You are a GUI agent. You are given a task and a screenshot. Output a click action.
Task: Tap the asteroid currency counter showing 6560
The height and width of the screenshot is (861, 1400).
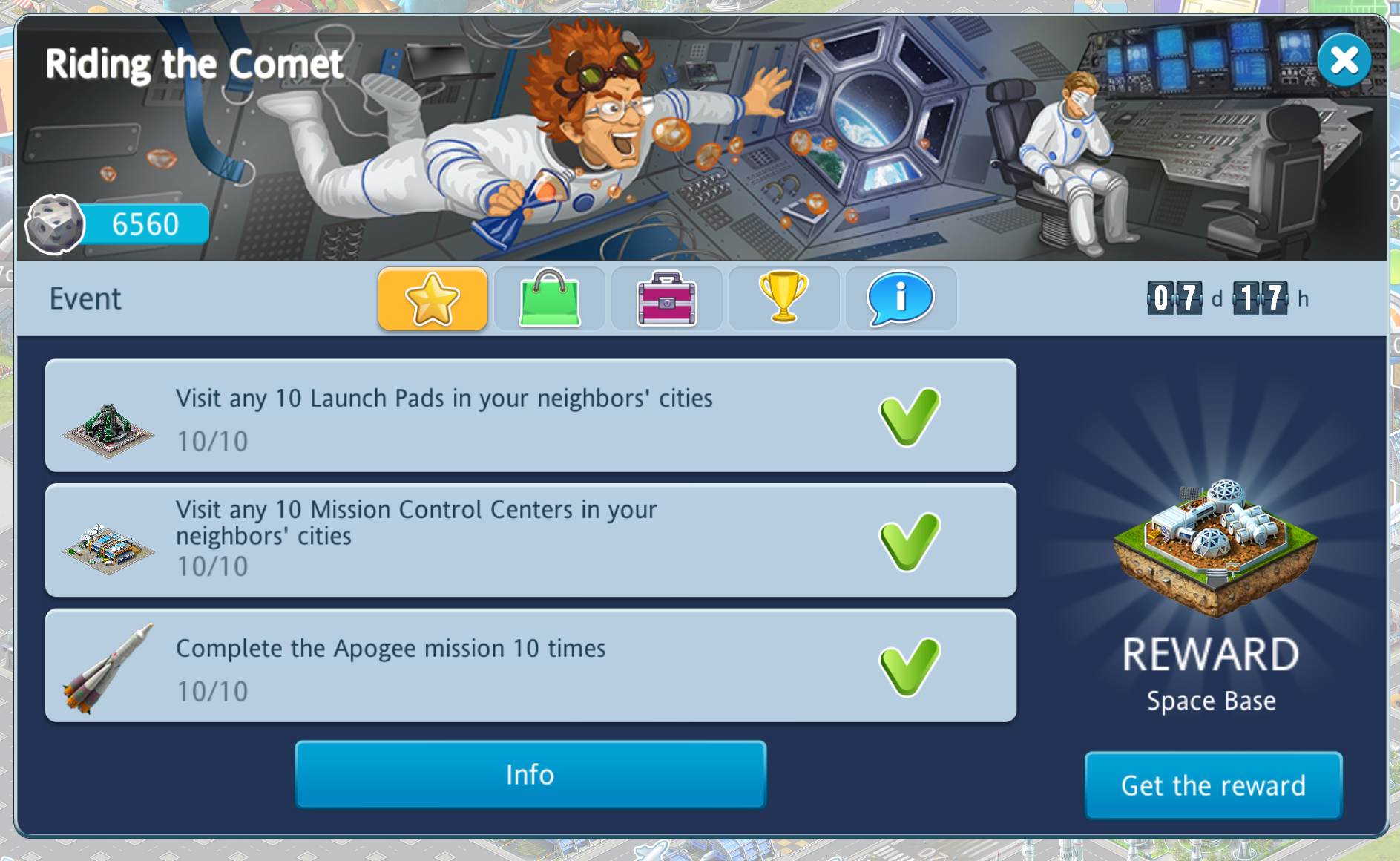[119, 224]
